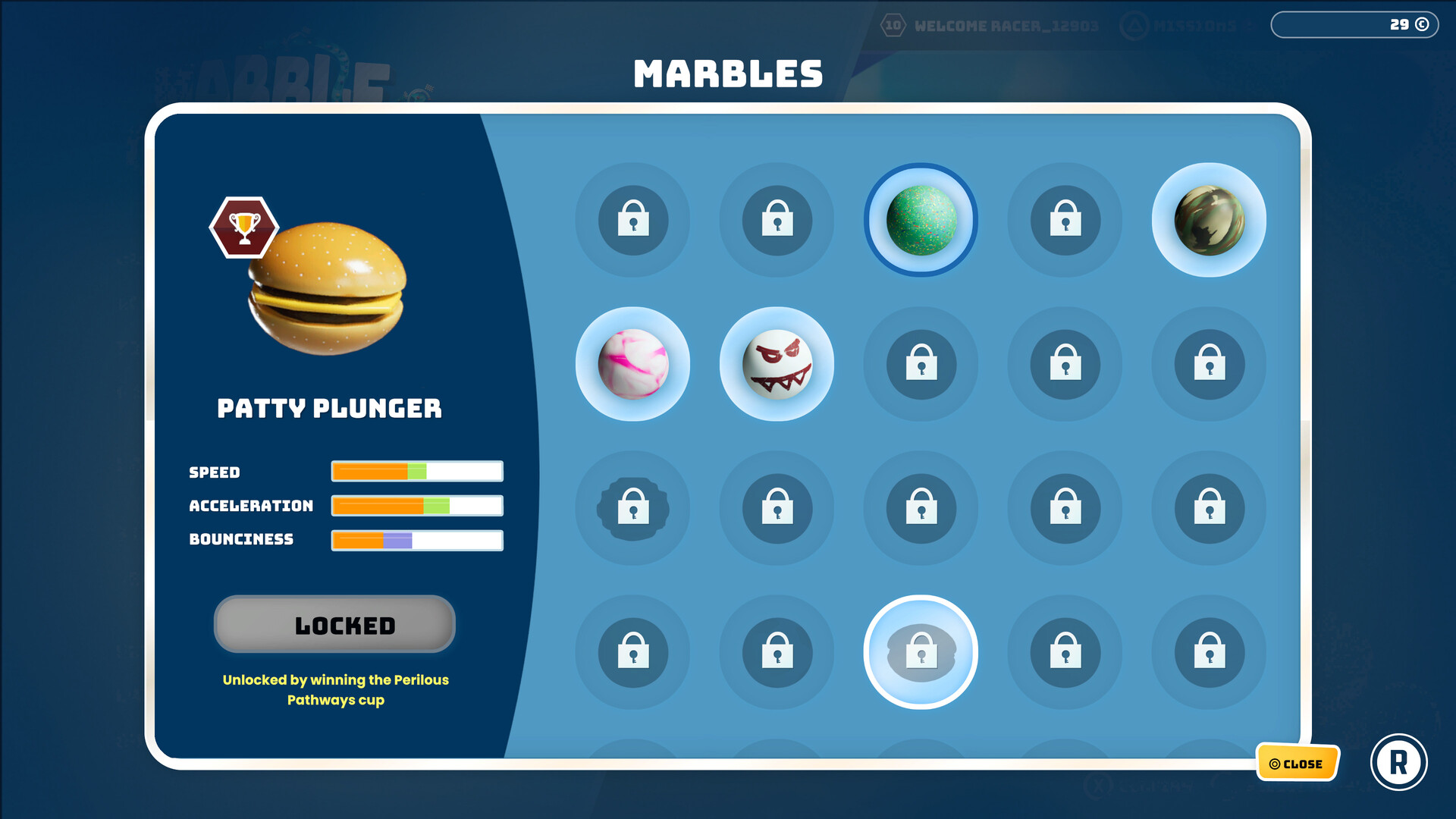Click the level 10 hexagon badge

(892, 26)
